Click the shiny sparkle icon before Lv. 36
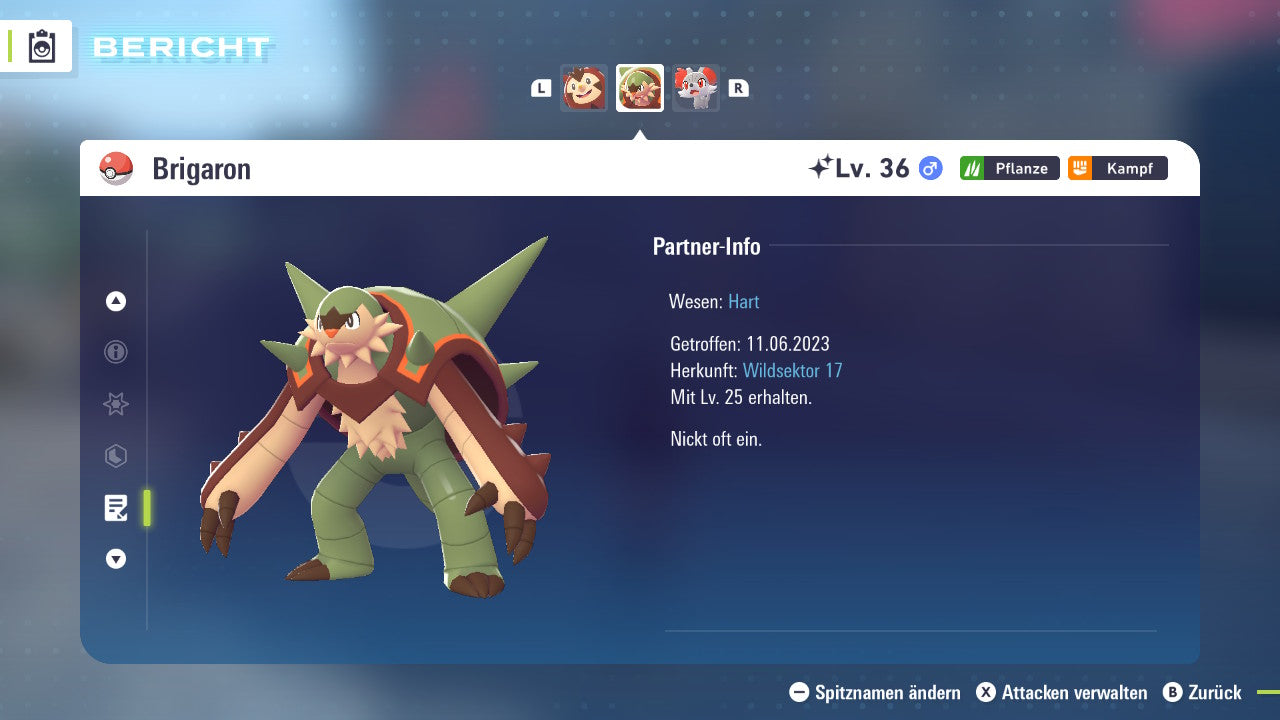The height and width of the screenshot is (720, 1280). [x=820, y=167]
